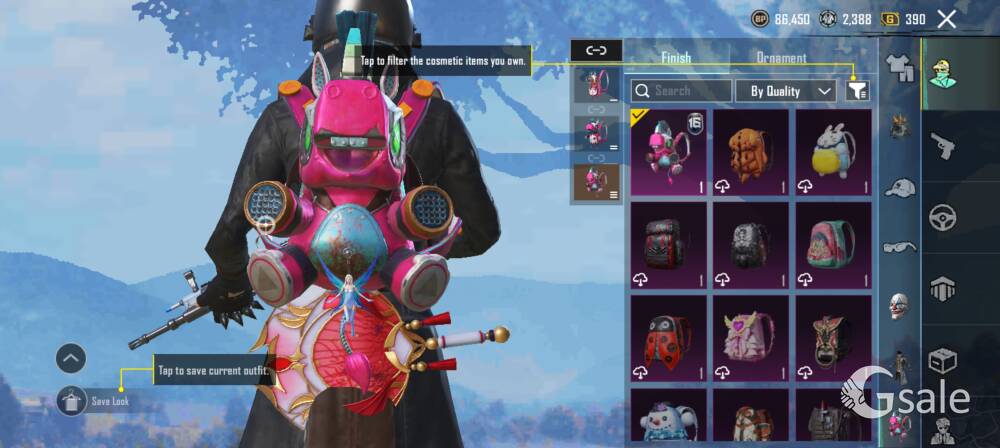
Task: Open the By Quality sort dropdown
Action: 786,91
